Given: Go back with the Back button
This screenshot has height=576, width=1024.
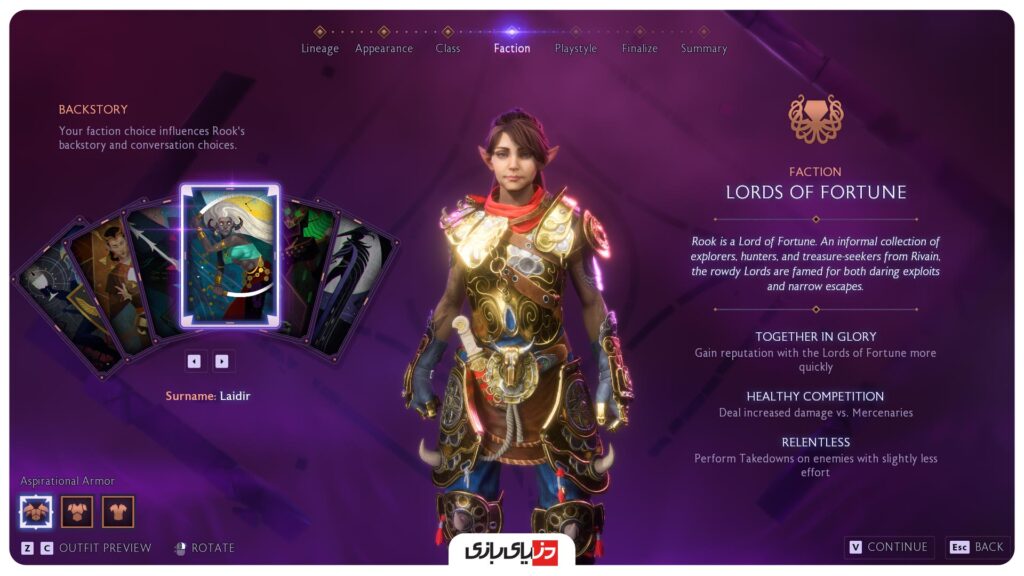Looking at the screenshot, I should click(x=977, y=547).
